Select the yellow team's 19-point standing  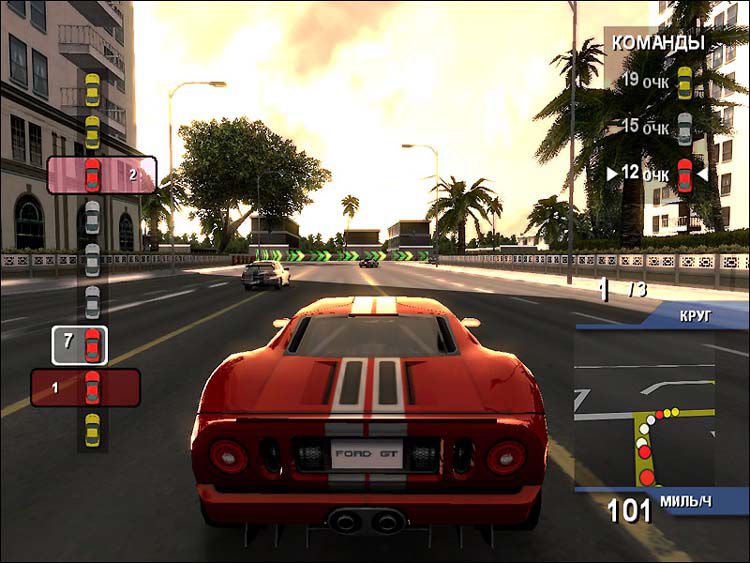coord(656,80)
